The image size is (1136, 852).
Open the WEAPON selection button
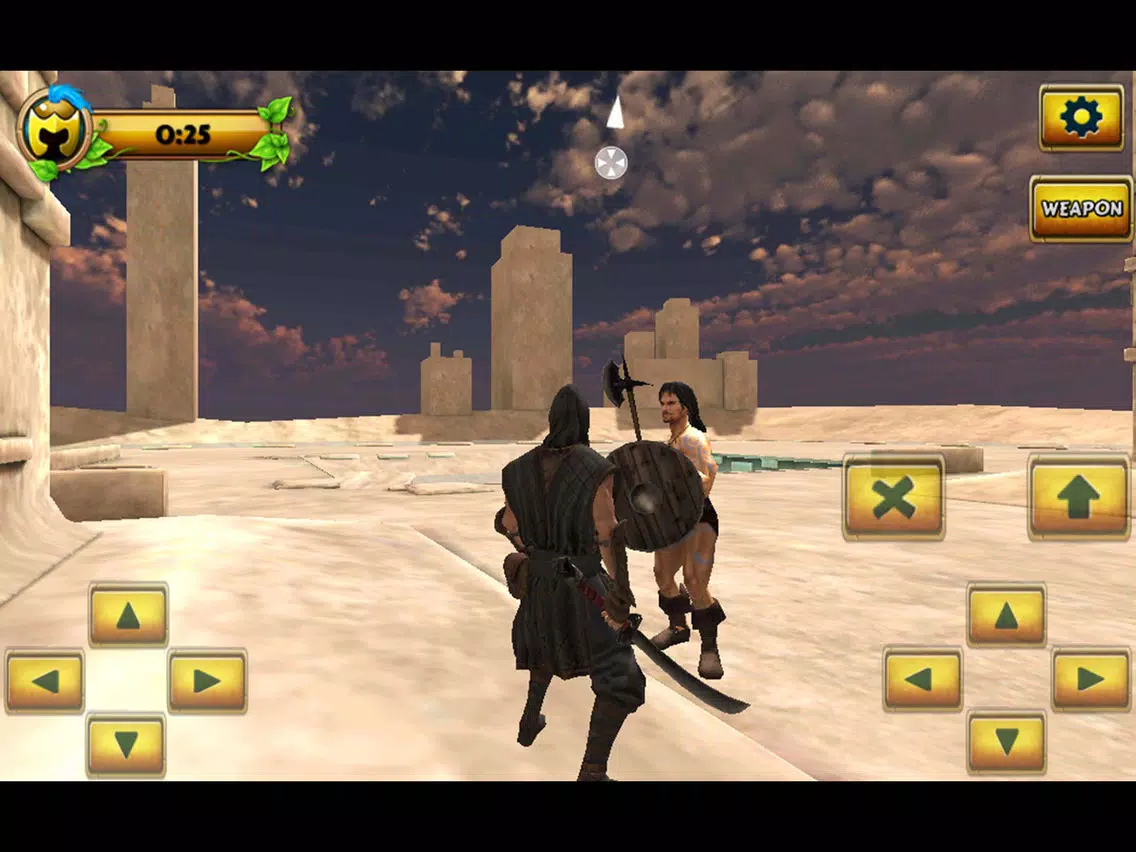(1081, 209)
